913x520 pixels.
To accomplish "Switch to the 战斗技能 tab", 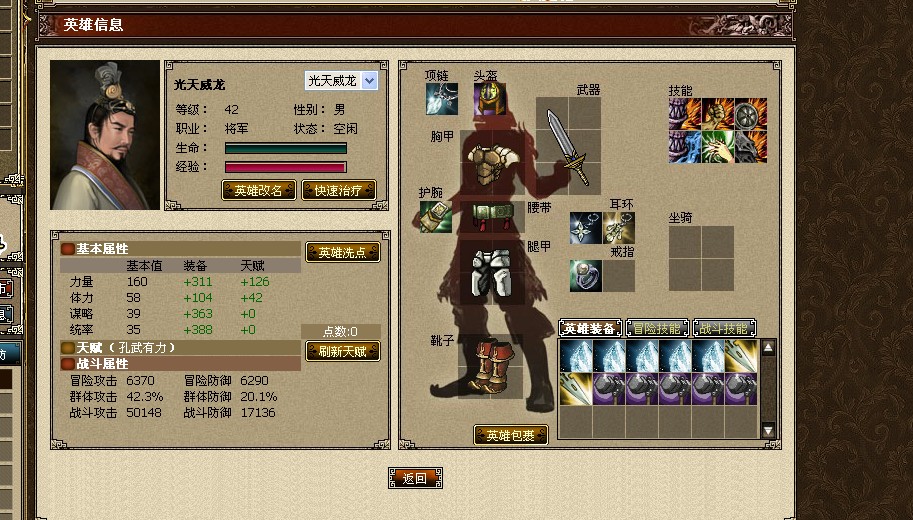I will click(x=724, y=328).
